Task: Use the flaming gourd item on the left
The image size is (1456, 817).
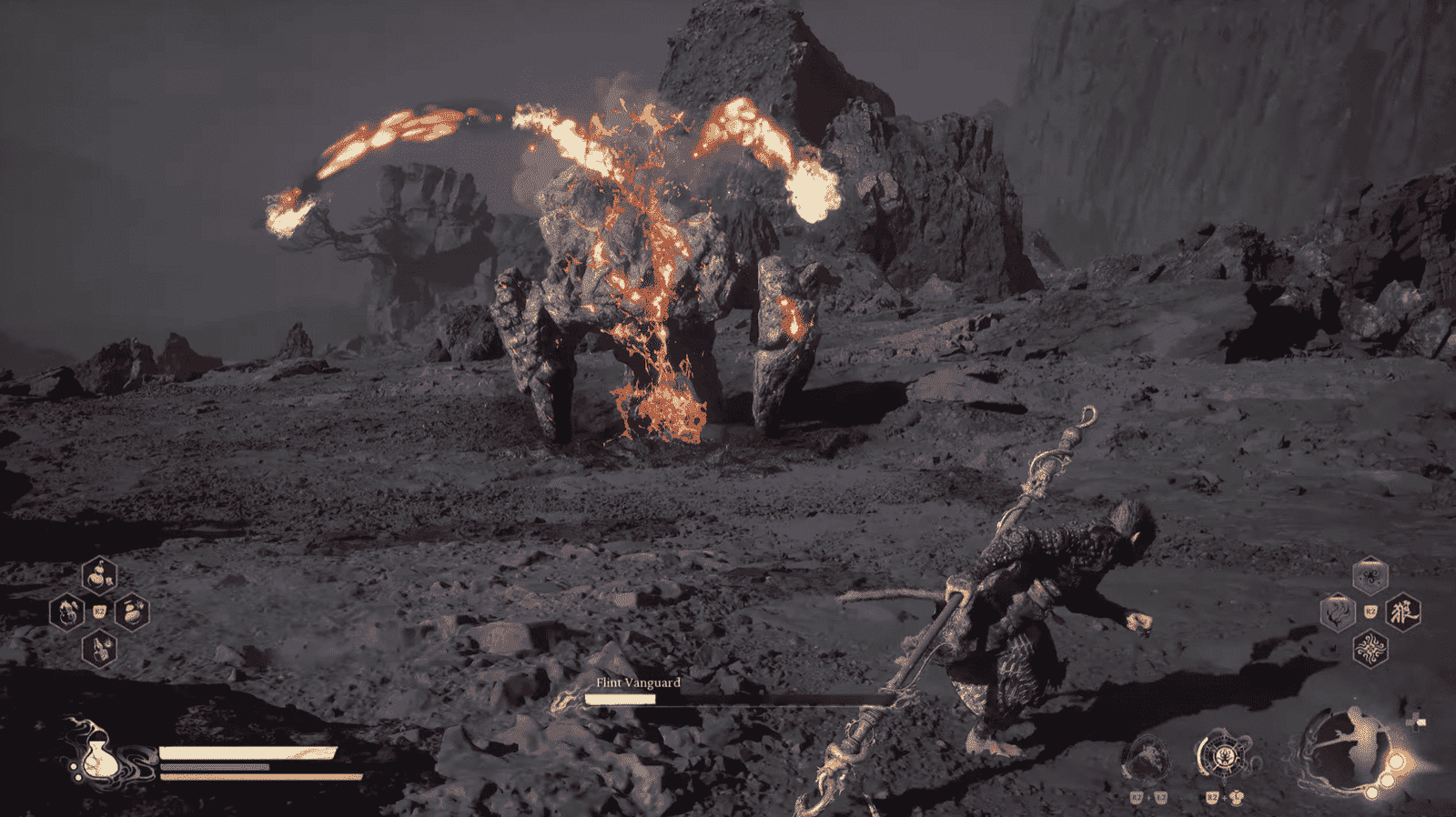Action: coord(67,611)
